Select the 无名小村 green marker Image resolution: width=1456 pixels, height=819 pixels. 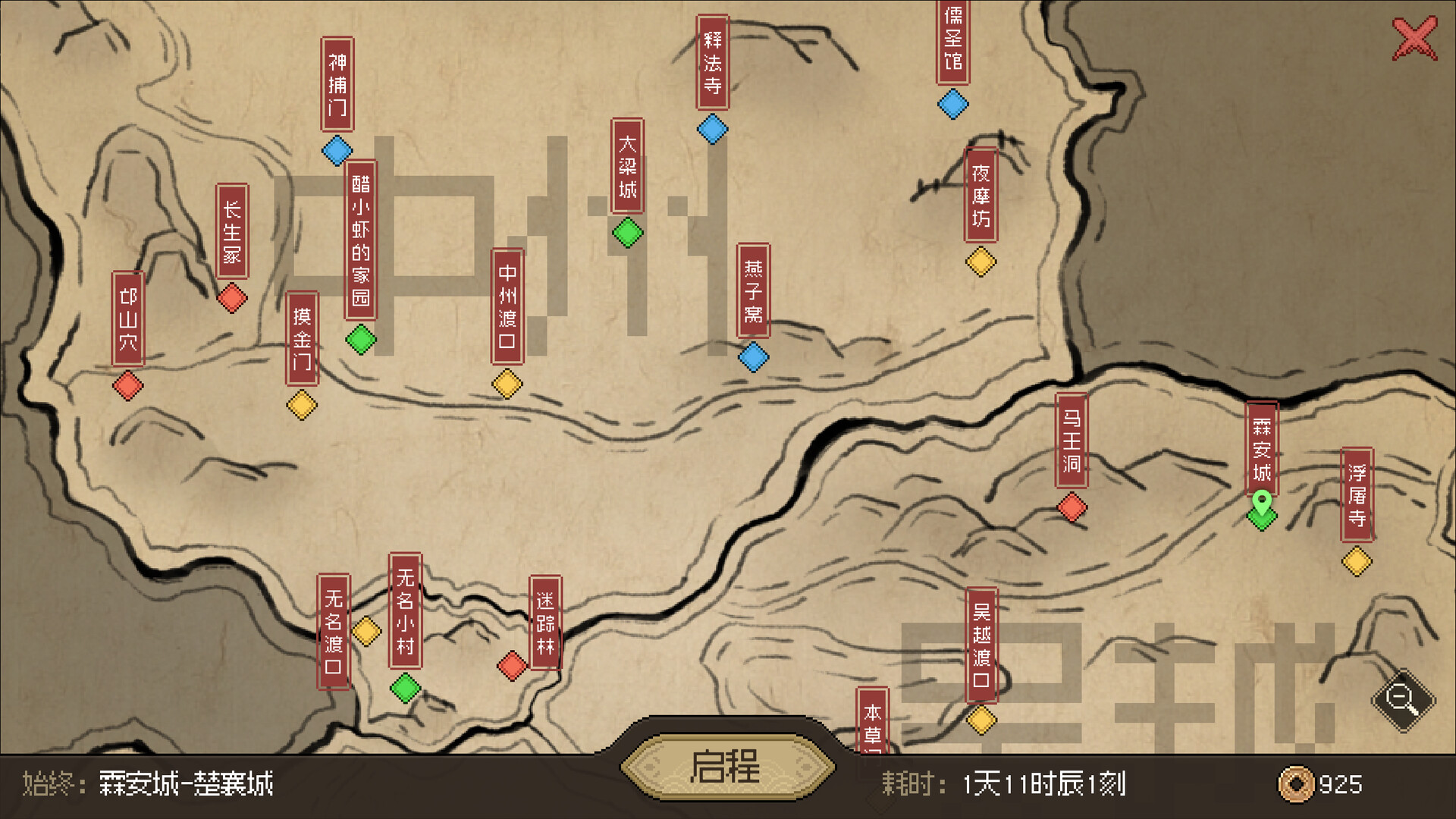pos(404,689)
